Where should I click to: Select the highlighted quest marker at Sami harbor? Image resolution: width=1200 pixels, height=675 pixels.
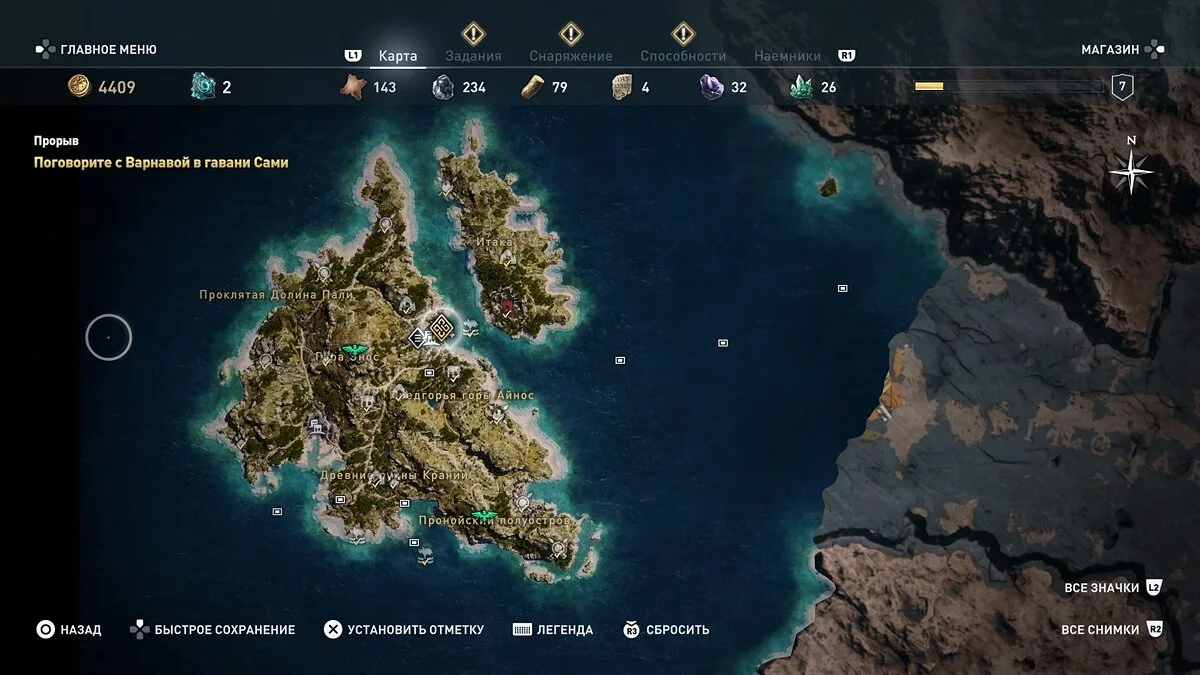pyautogui.click(x=439, y=326)
